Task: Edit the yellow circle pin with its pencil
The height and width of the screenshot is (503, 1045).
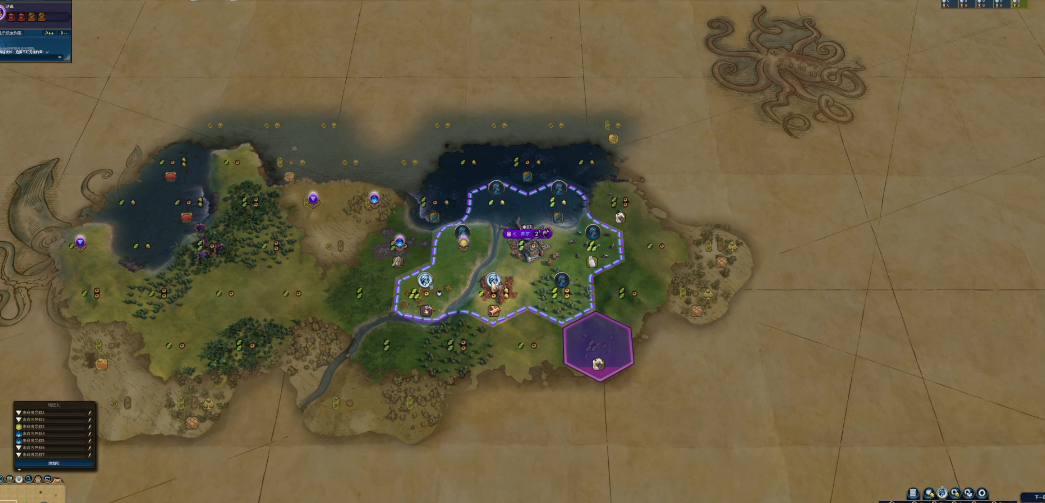Action: 90,427
